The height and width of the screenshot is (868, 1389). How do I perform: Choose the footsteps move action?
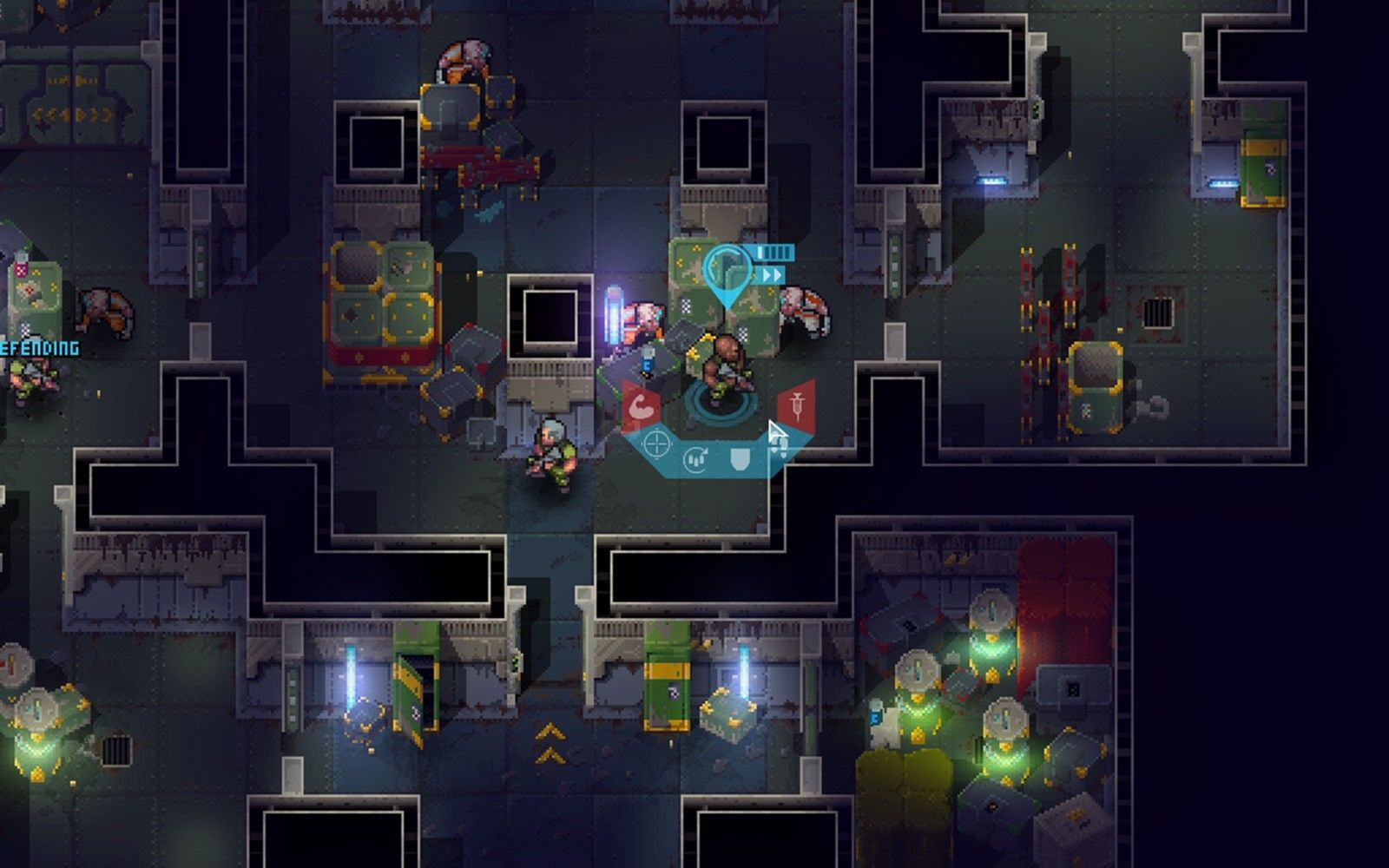(x=778, y=446)
